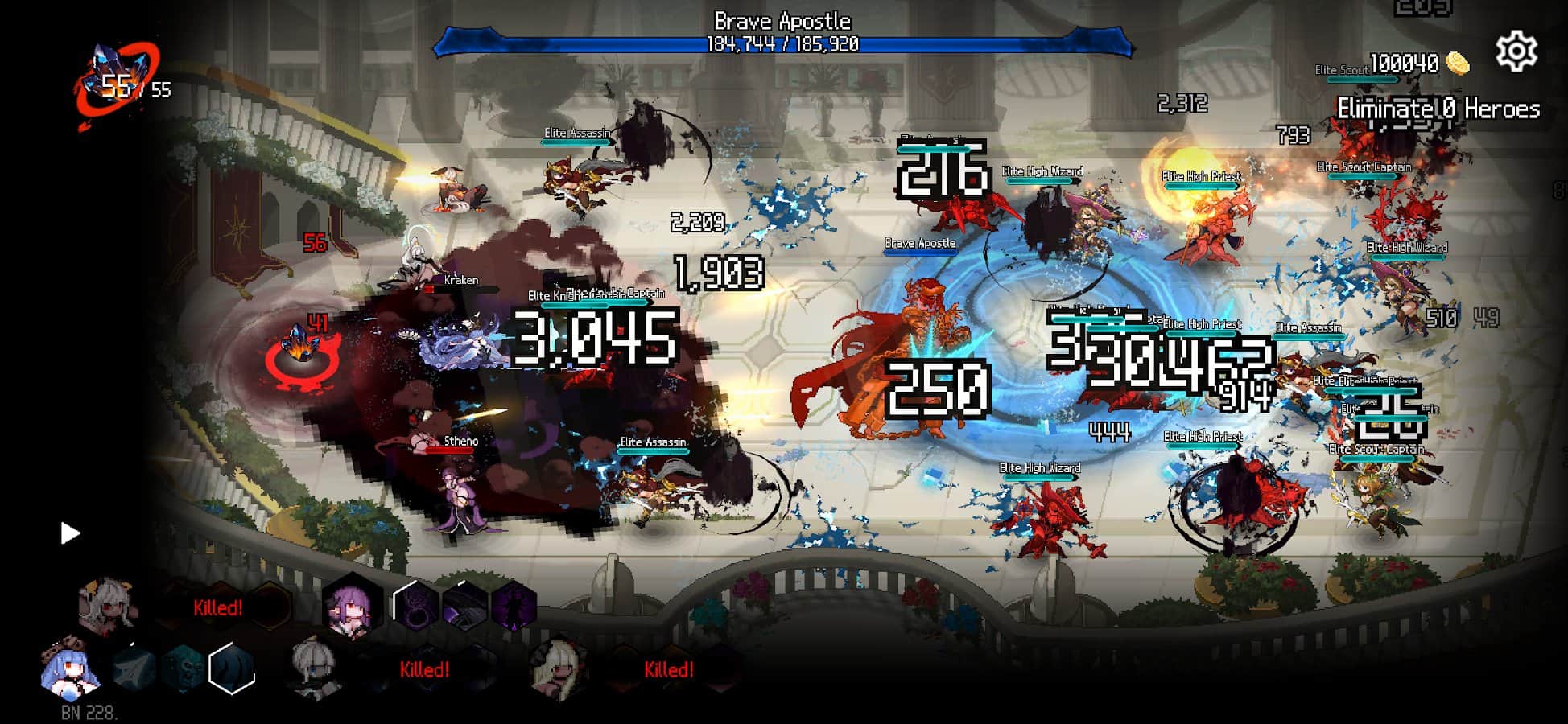Screen dimensions: 1568x724
Task: Select the purple-haired Stheno portrait
Action: (352, 608)
